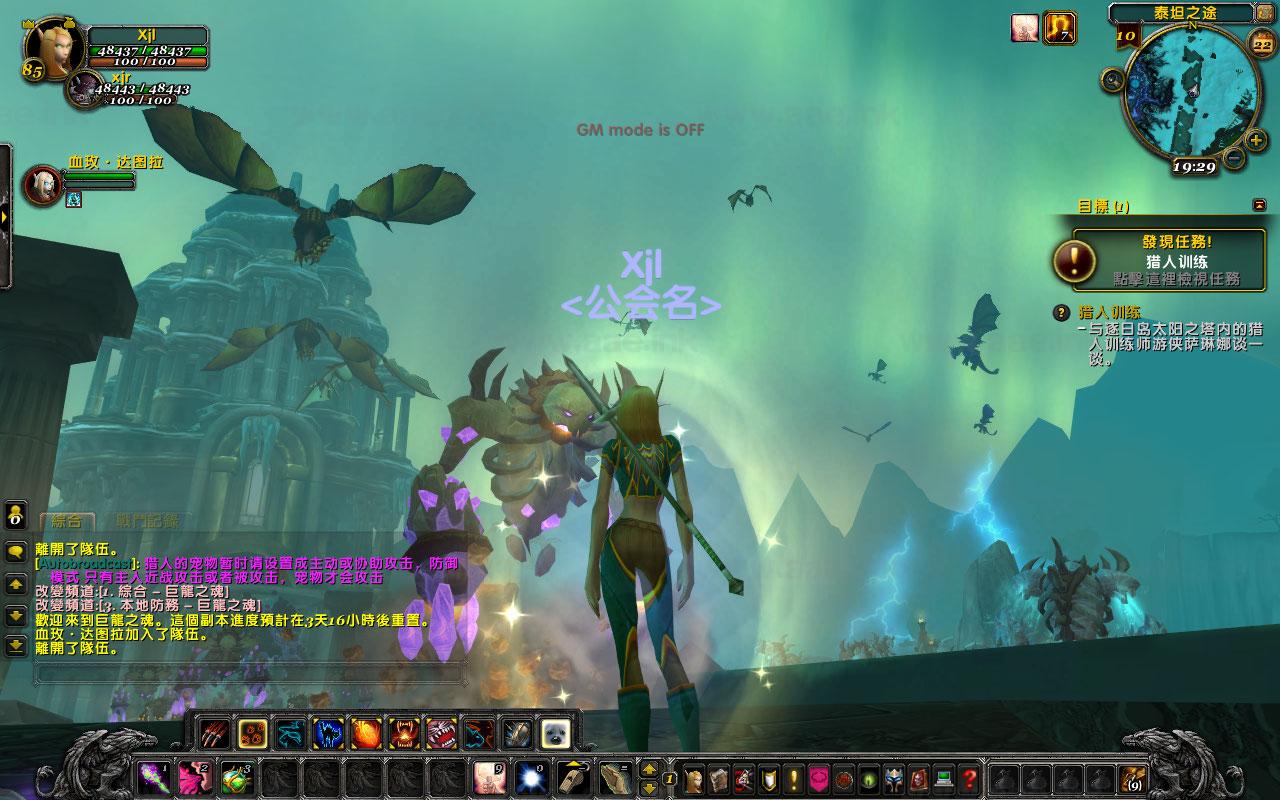The image size is (1280, 800).
Task: Open the backpack bag slot
Action: coord(1132,778)
